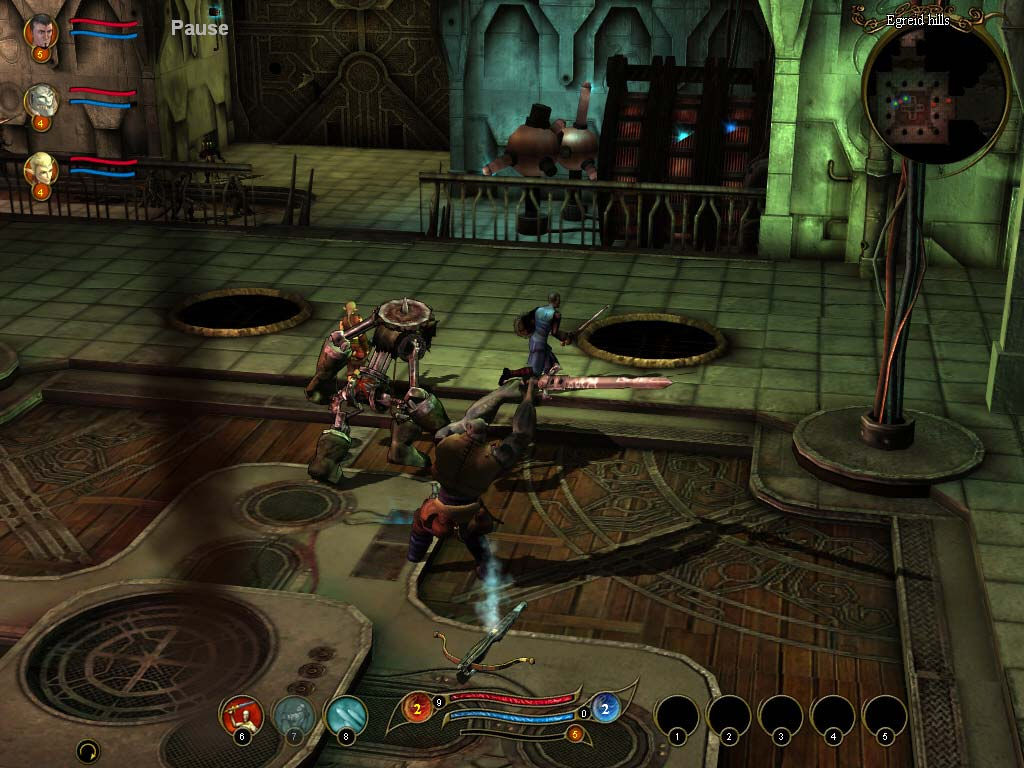This screenshot has height=768, width=1024.
Task: Click the small circular arrow button
Action: tap(88, 750)
